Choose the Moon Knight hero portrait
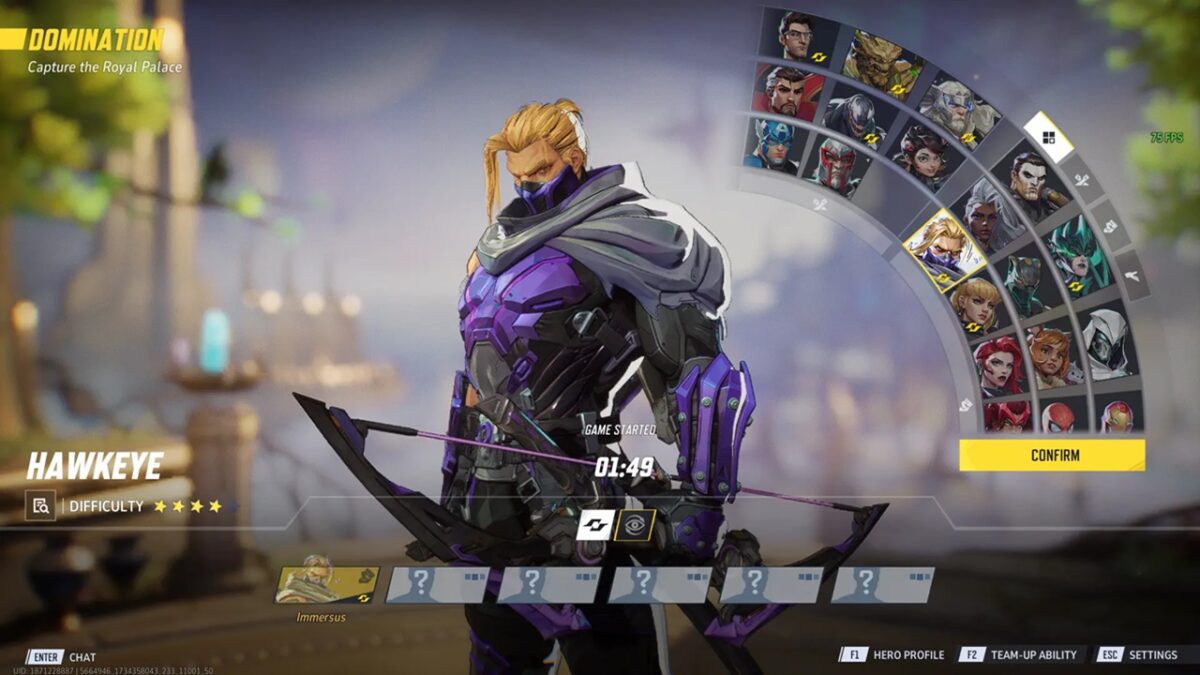The width and height of the screenshot is (1200, 675). [1105, 343]
